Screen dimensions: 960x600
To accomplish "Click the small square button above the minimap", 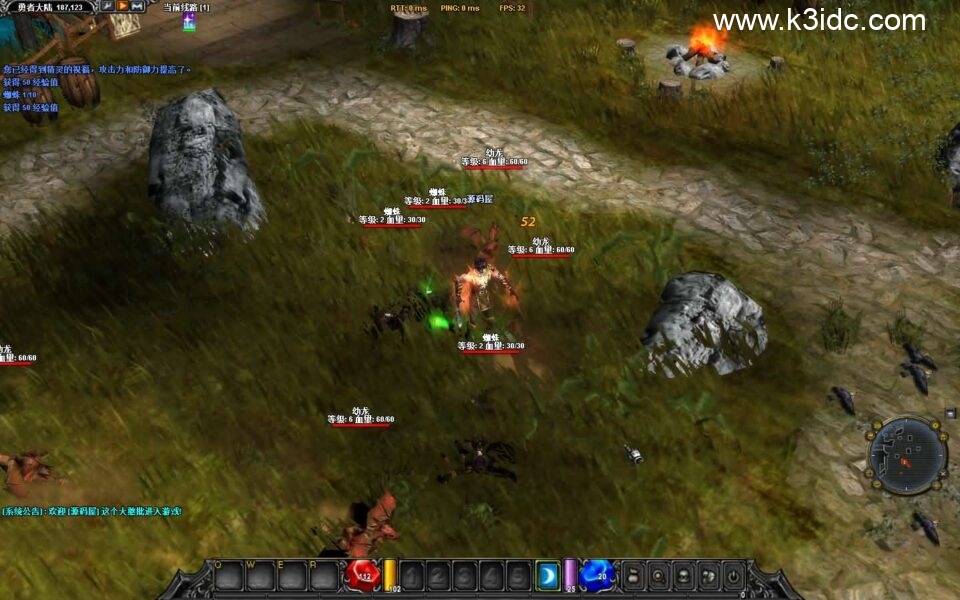I will click(949, 413).
